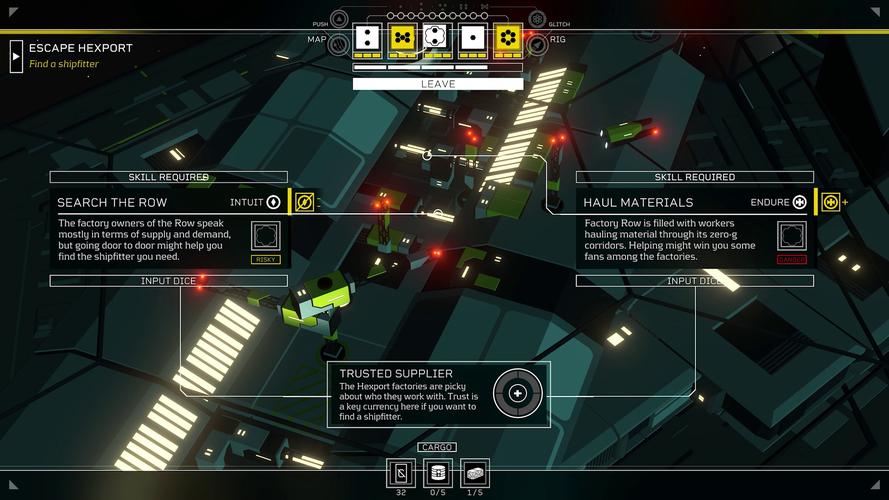Inspect the cargo canister showing 0/5
This screenshot has width=889, height=500.
(x=437, y=472)
